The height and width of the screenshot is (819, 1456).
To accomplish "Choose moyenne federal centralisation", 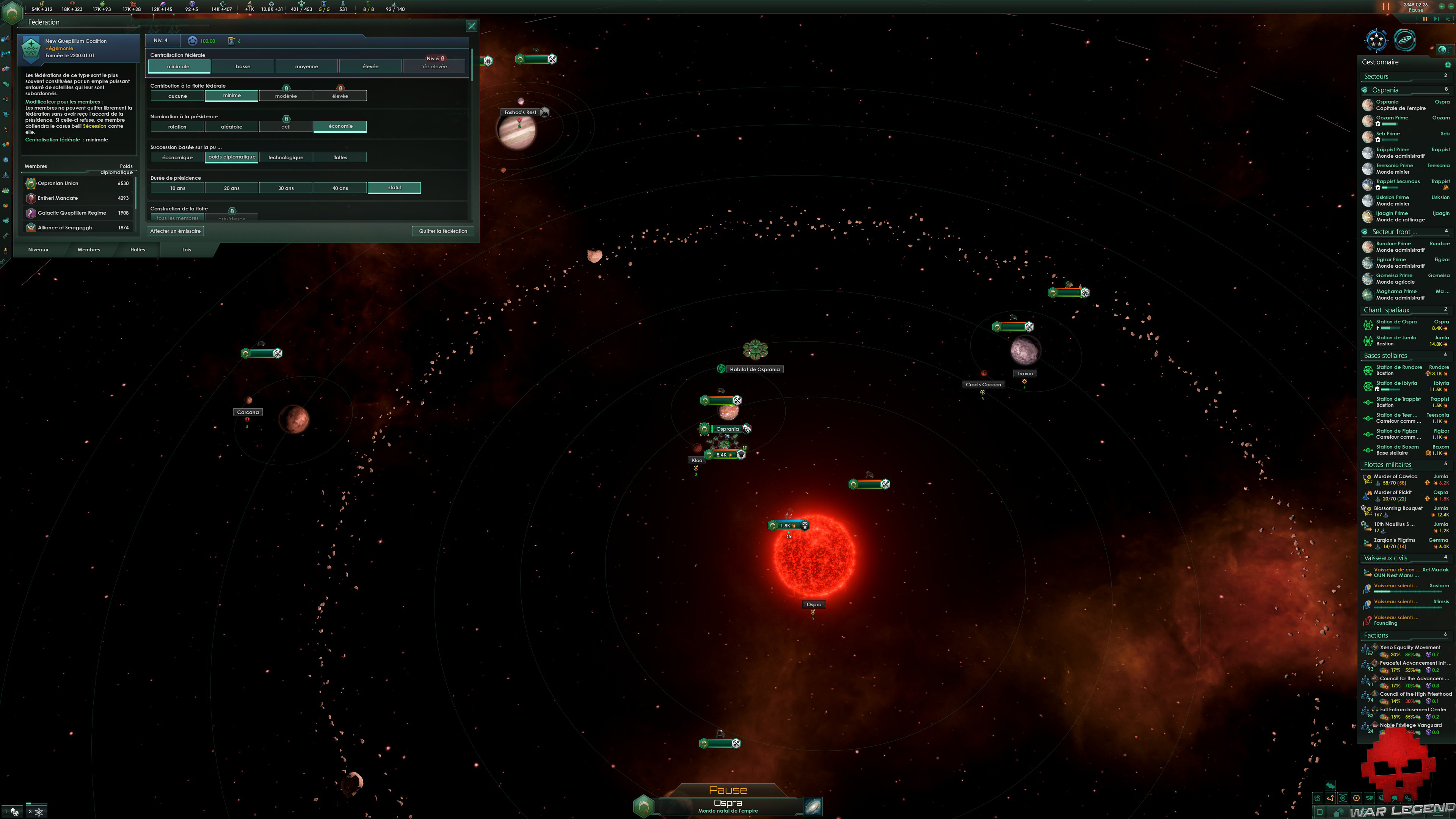I will click(306, 67).
